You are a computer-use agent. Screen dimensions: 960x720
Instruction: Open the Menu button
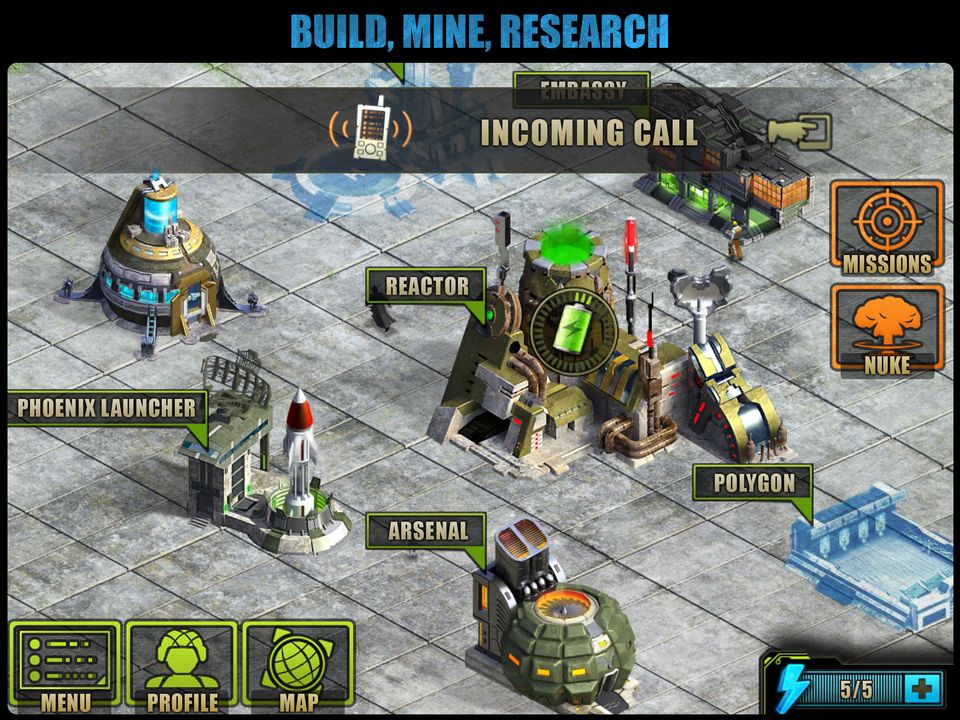[65, 667]
